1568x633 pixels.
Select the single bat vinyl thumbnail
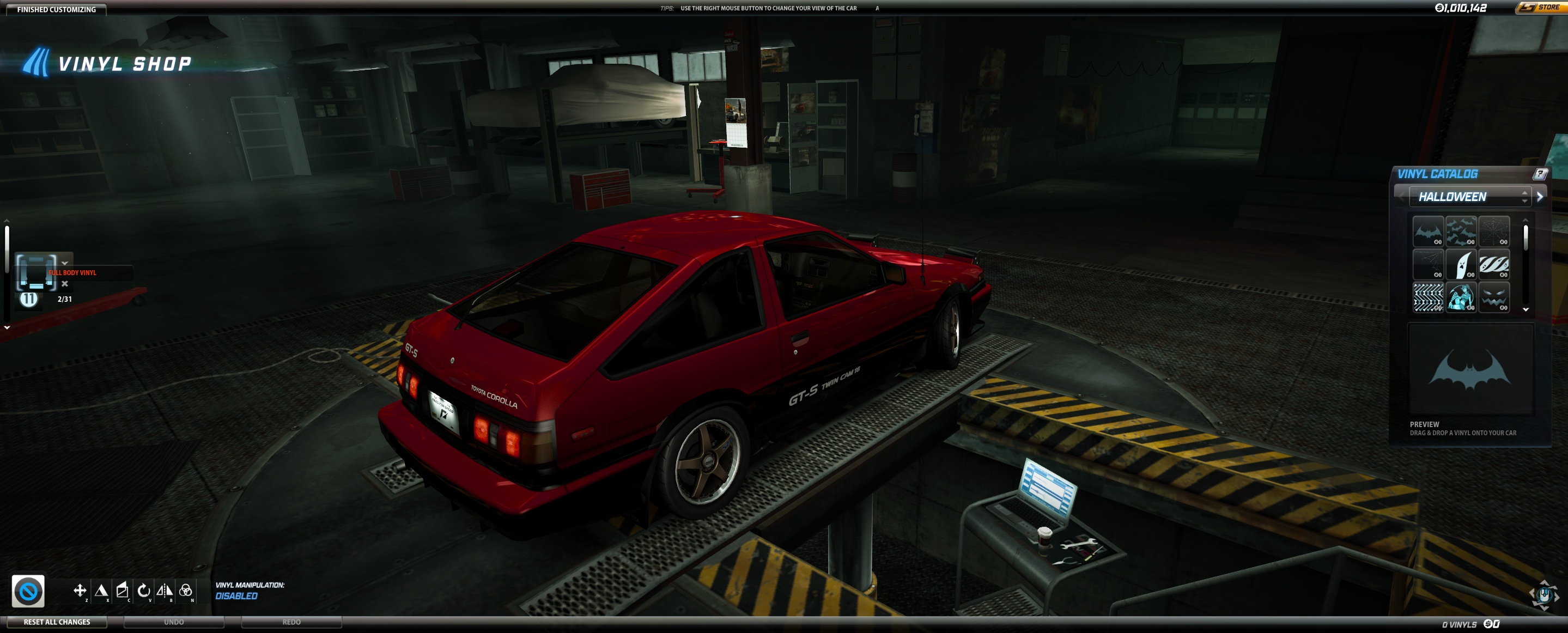coord(1427,232)
